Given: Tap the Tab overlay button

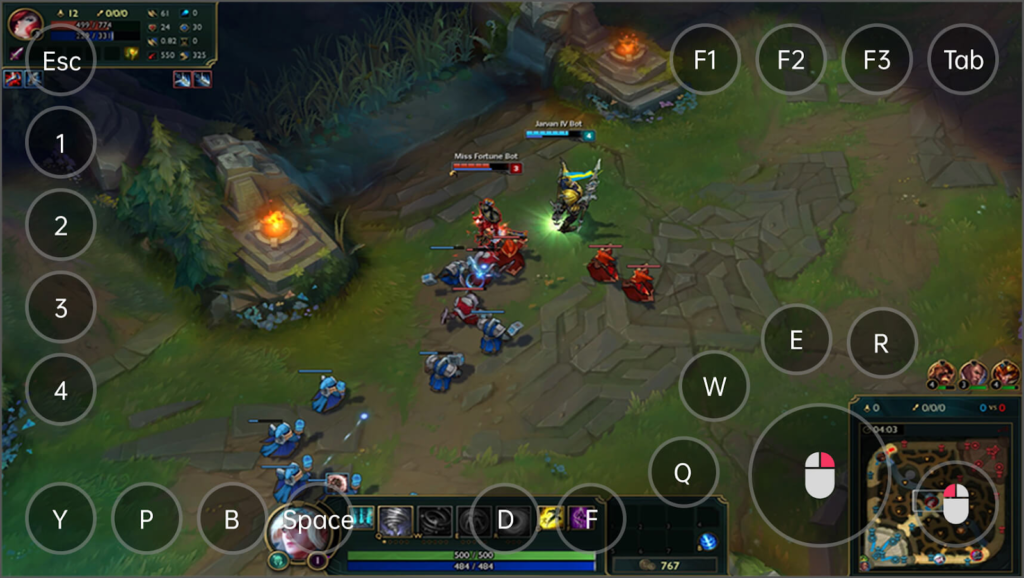Looking at the screenshot, I should (x=963, y=59).
